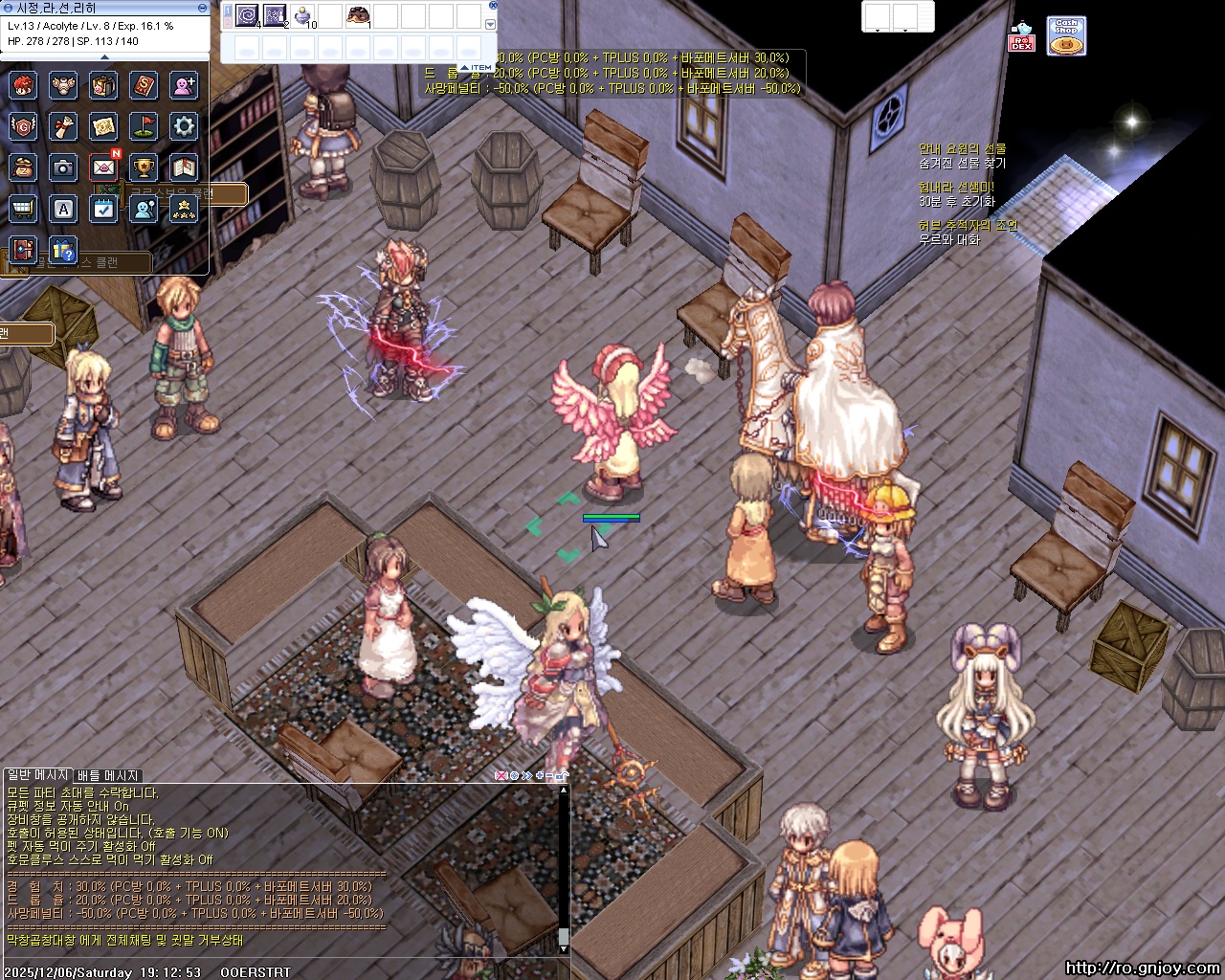
Task: Open the gift box with question mark icon
Action: (63, 250)
